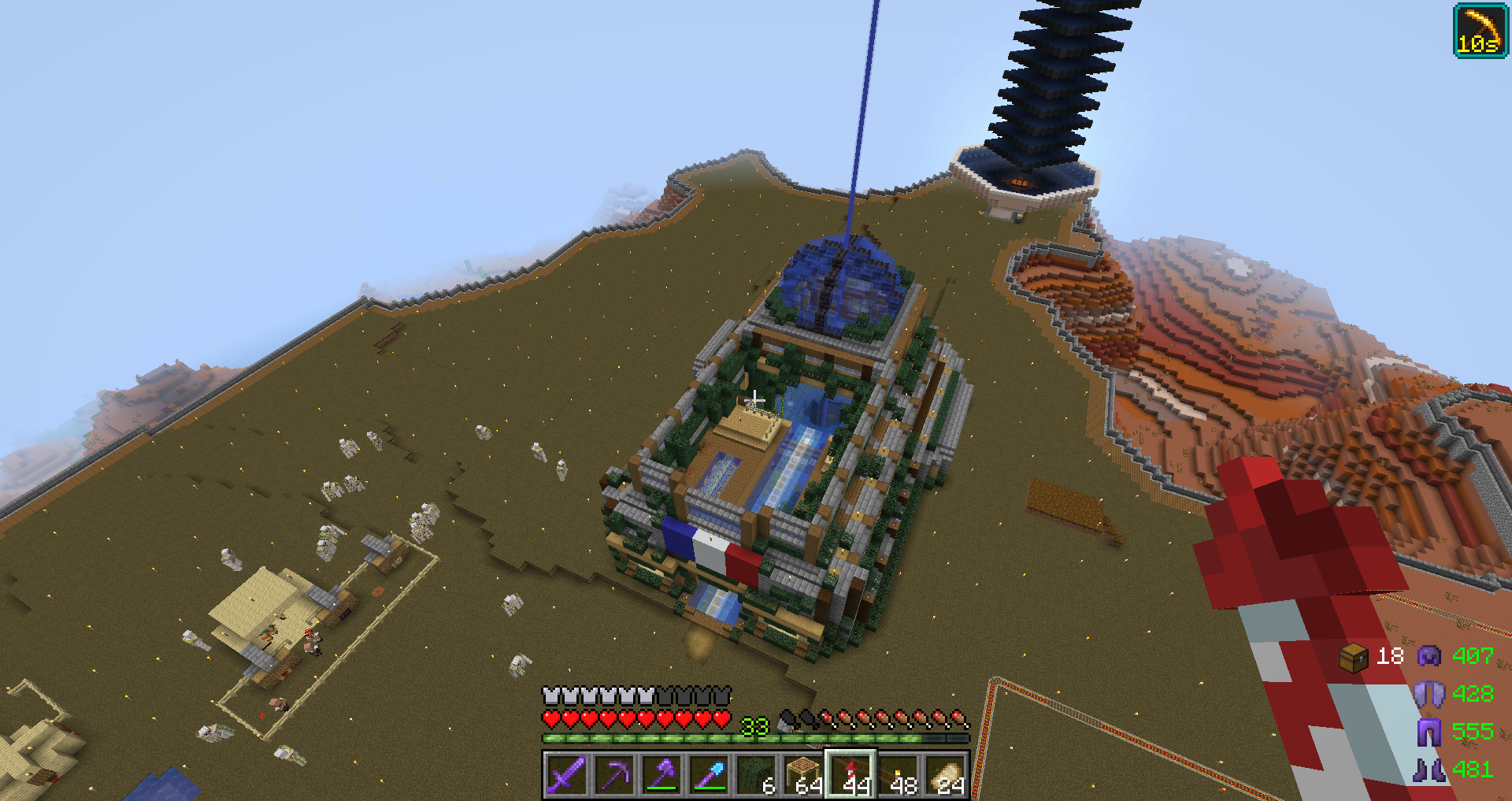The image size is (1512, 801).
Task: Click the elytra durability icon
Action: pyautogui.click(x=1429, y=694)
